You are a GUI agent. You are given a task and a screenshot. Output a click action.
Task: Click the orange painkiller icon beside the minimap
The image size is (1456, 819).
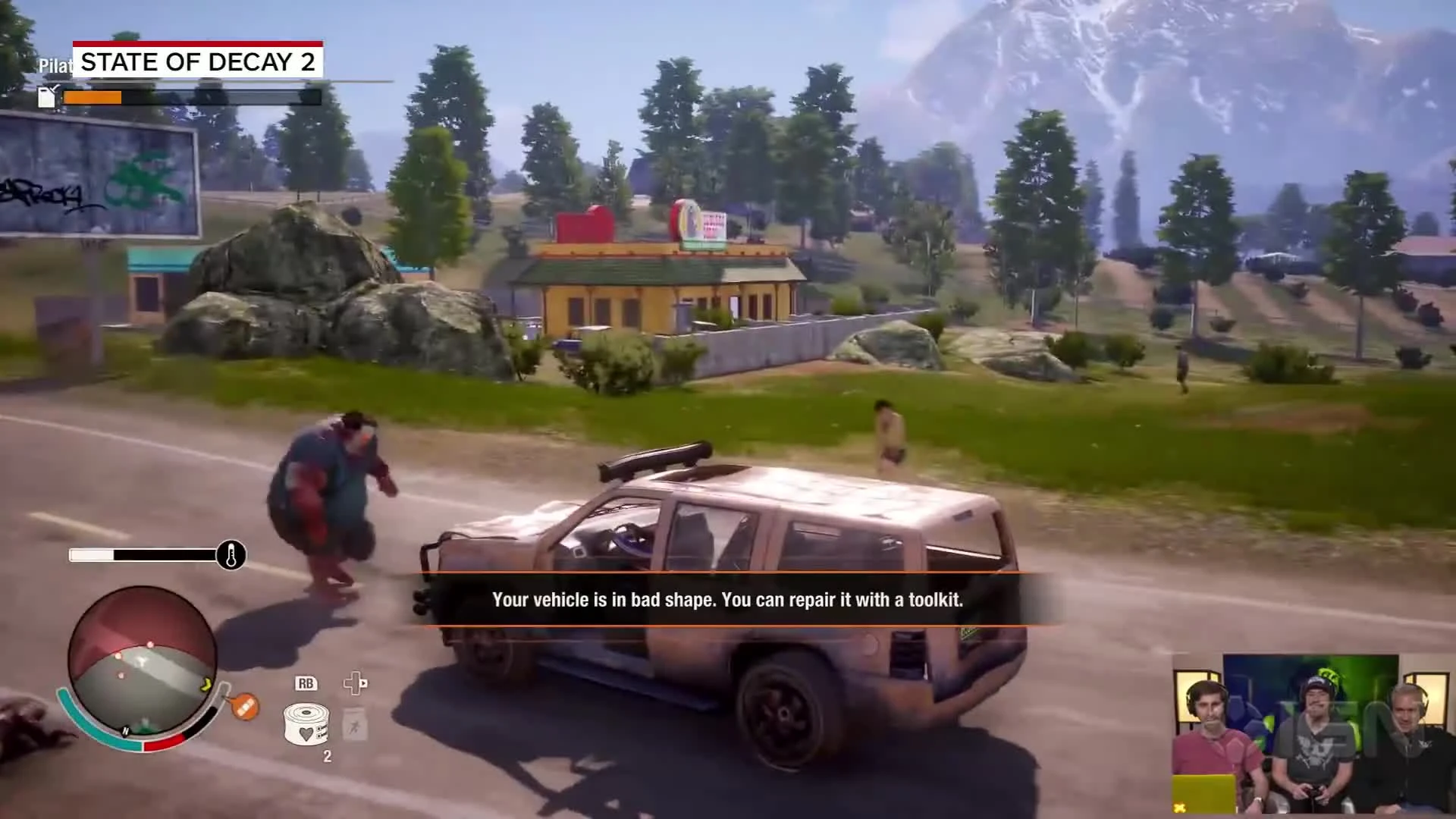pyautogui.click(x=244, y=706)
